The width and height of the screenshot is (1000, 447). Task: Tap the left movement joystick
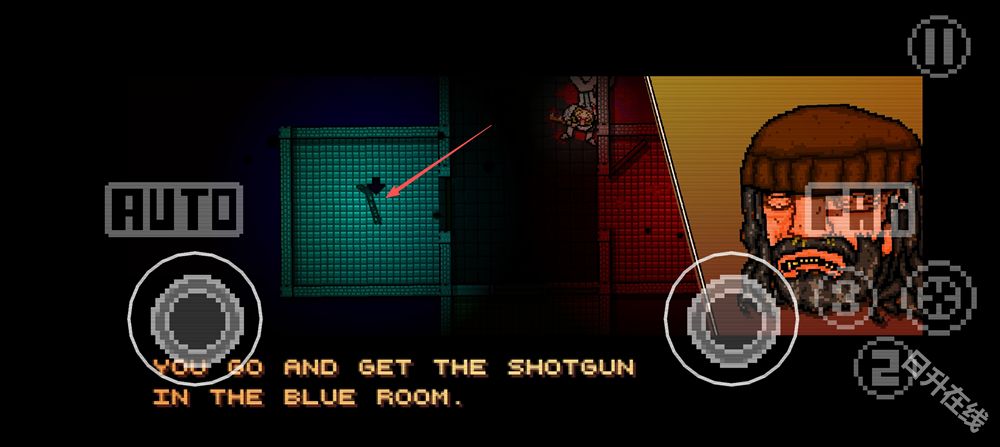coord(195,316)
